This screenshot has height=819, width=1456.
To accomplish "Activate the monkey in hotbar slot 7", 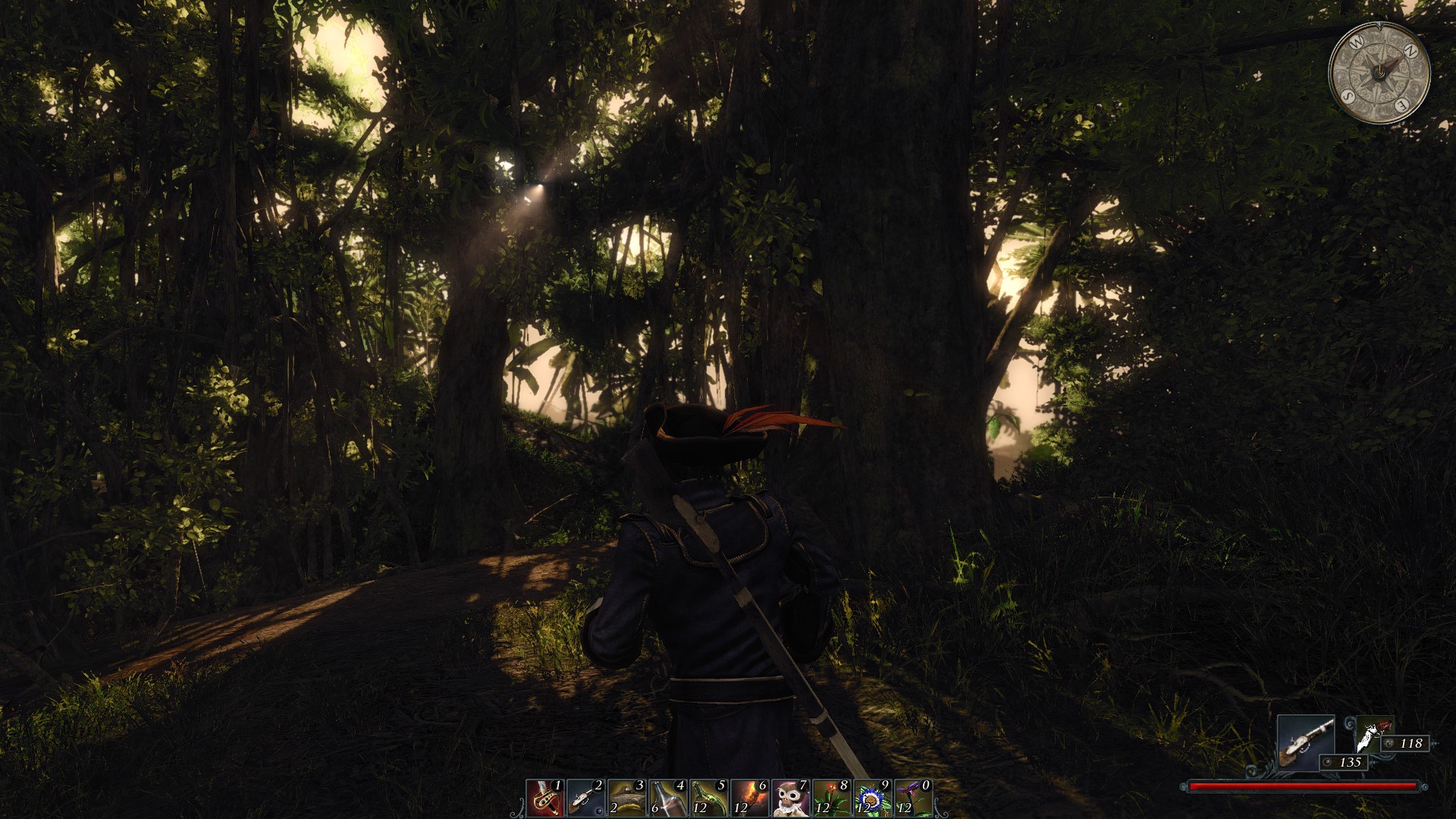I will pyautogui.click(x=790, y=798).
